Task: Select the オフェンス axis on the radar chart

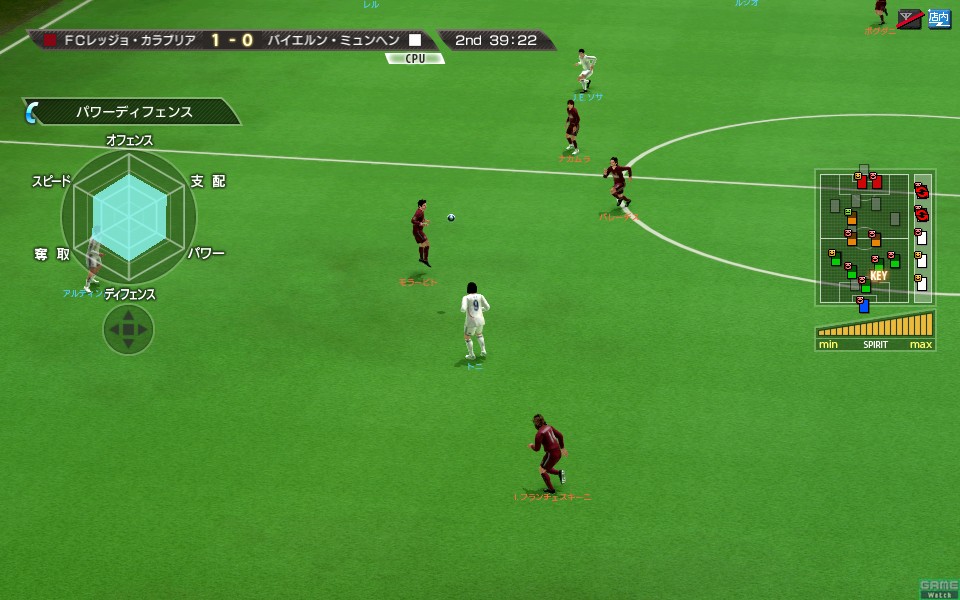Action: [x=129, y=141]
